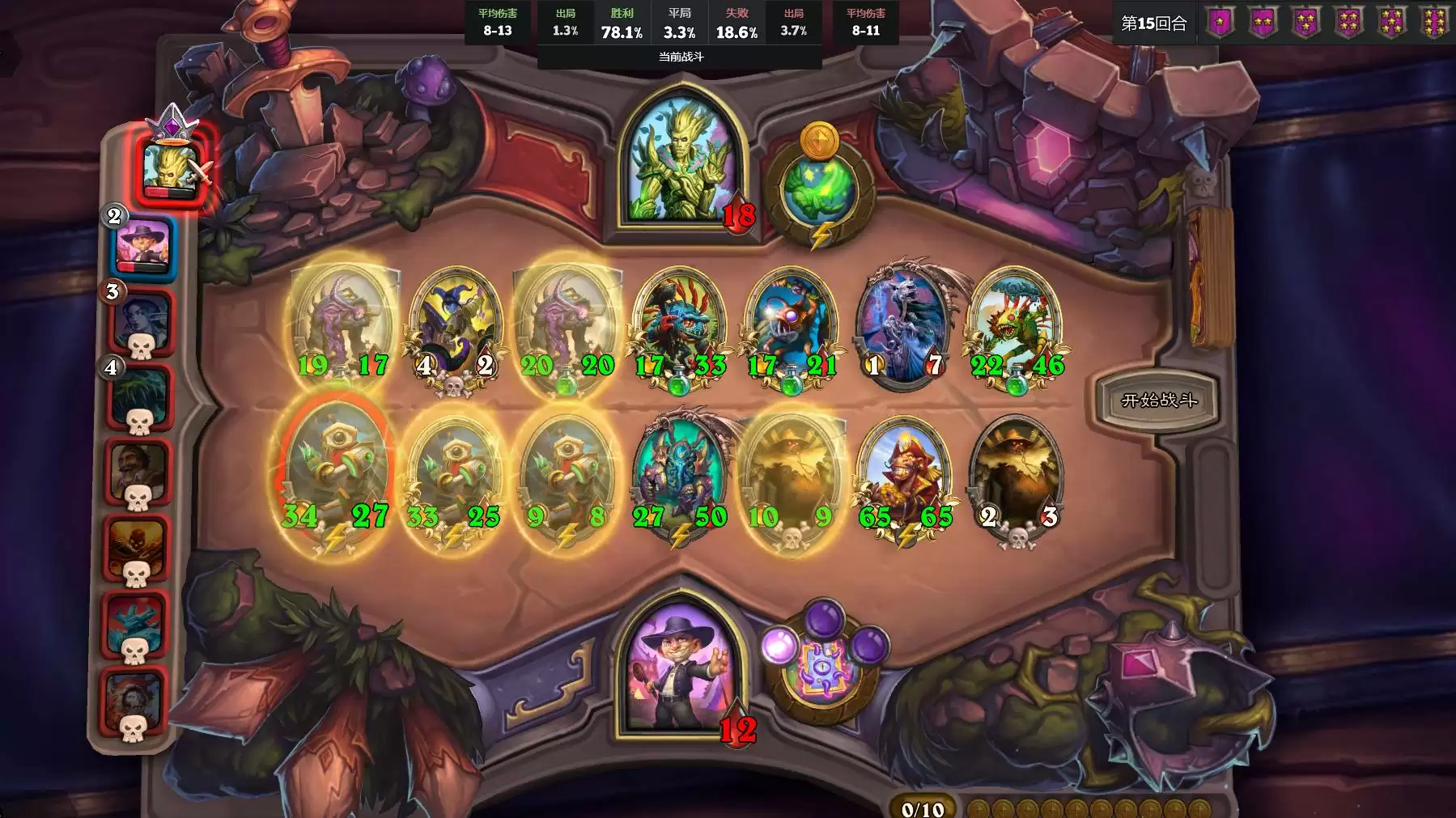Screen dimensions: 1456x818
Task: Select the second-place hat hero in leaderboard
Action: point(142,245)
